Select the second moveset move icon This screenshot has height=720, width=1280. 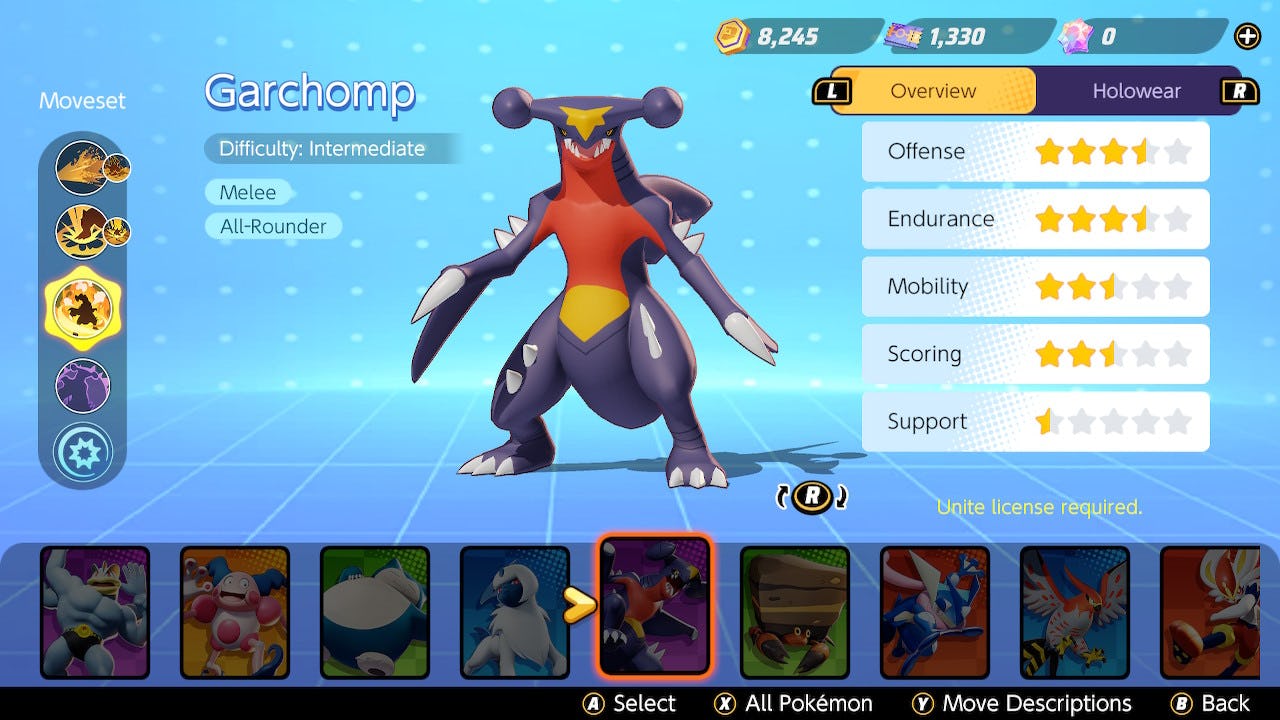pos(82,230)
